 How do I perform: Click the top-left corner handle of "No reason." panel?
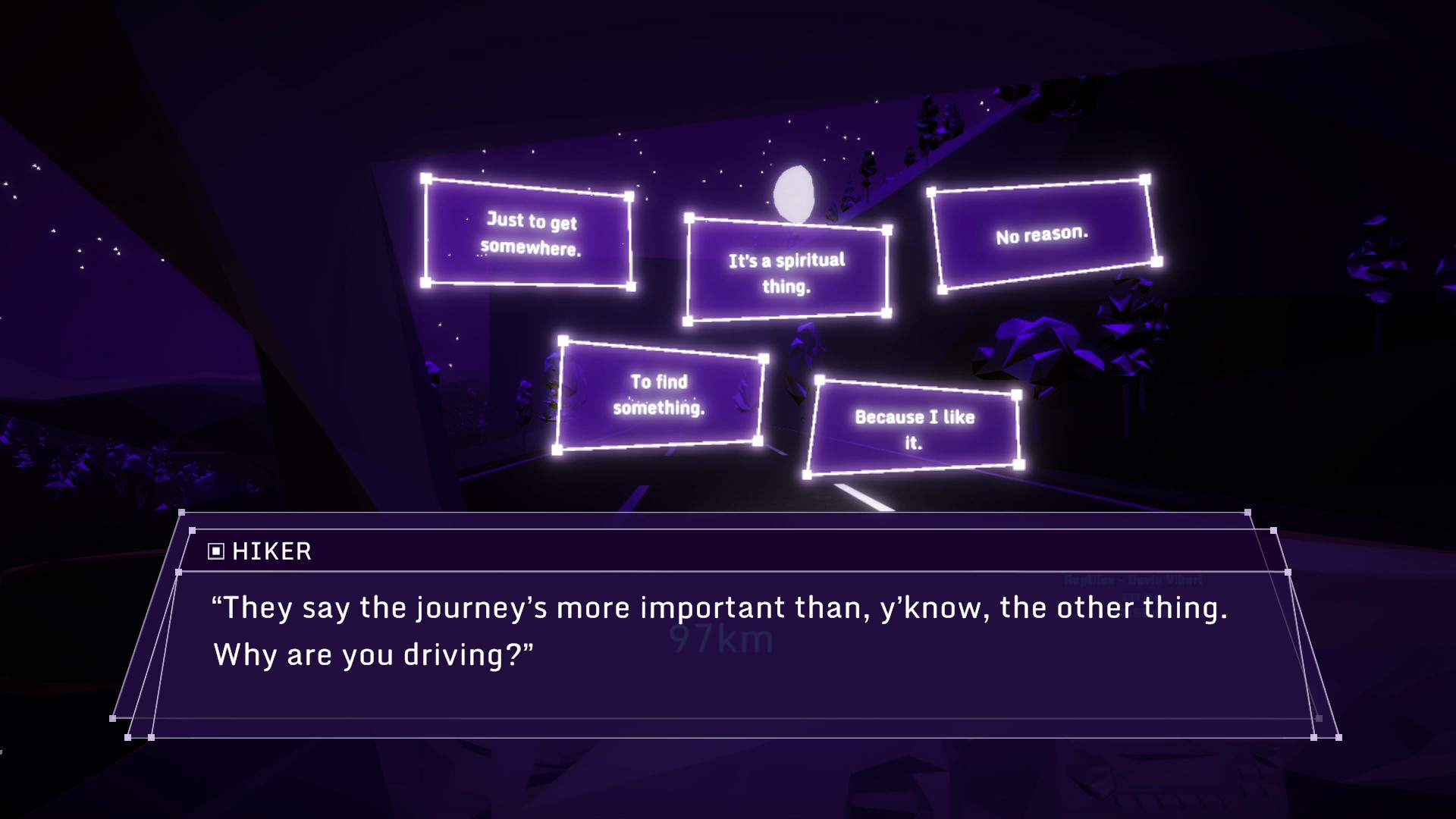(x=933, y=192)
